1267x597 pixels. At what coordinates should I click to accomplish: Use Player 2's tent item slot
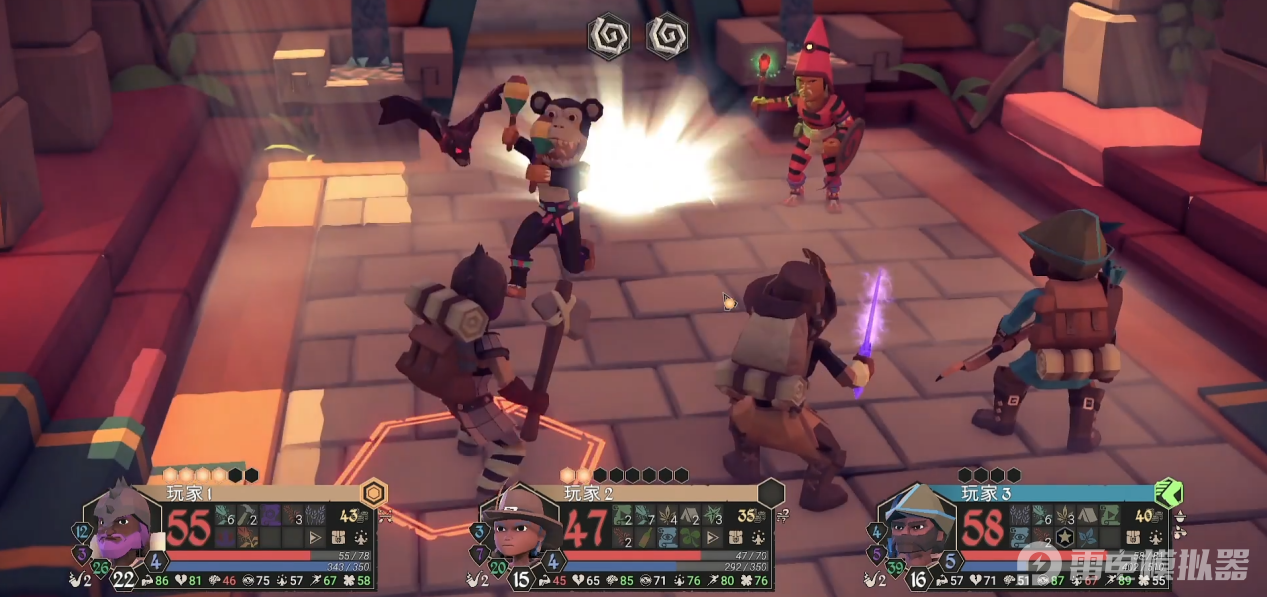pyautogui.click(x=690, y=515)
